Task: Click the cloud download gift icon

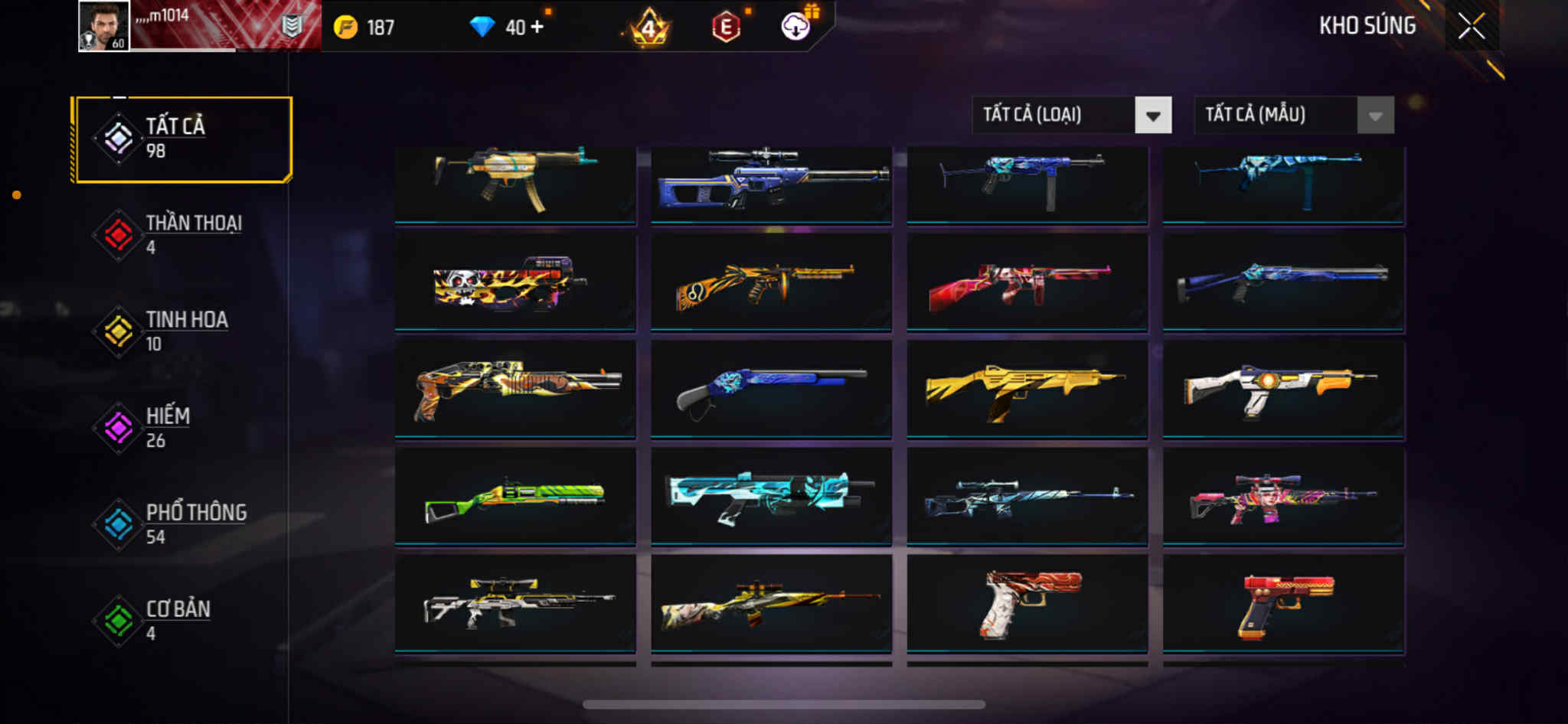Action: (796, 27)
